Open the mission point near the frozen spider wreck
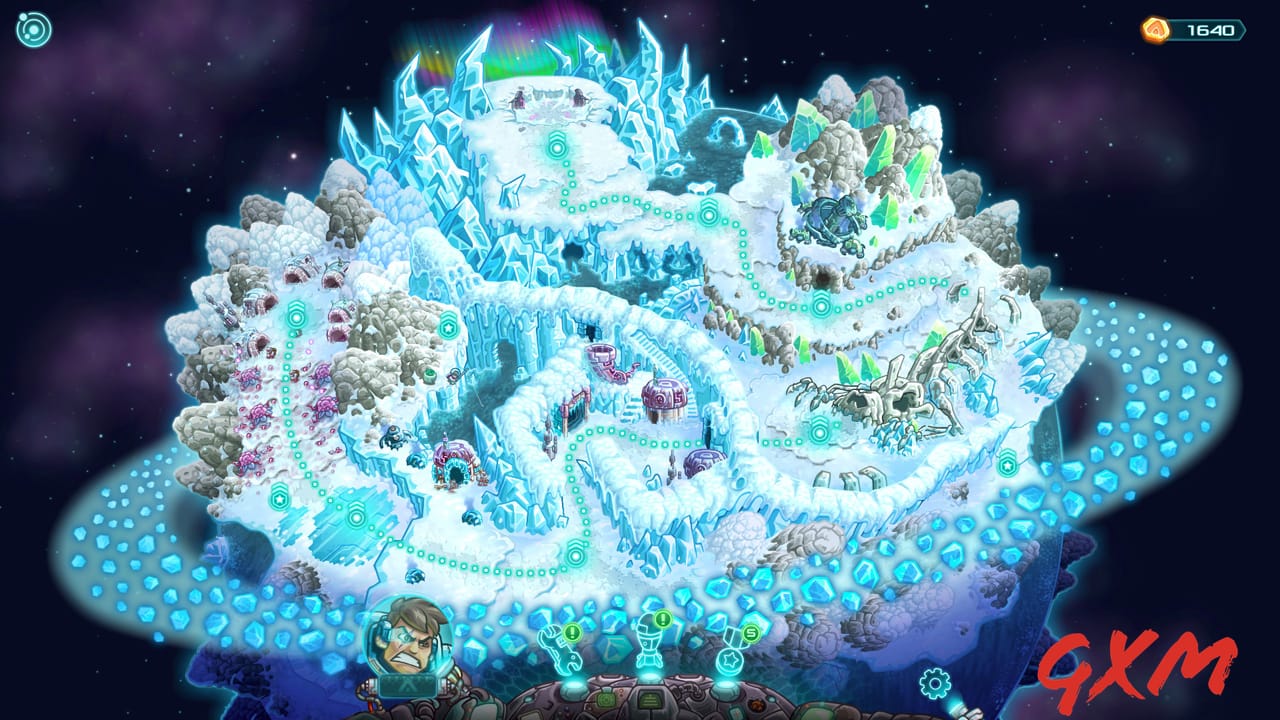This screenshot has width=1280, height=720. (x=819, y=431)
